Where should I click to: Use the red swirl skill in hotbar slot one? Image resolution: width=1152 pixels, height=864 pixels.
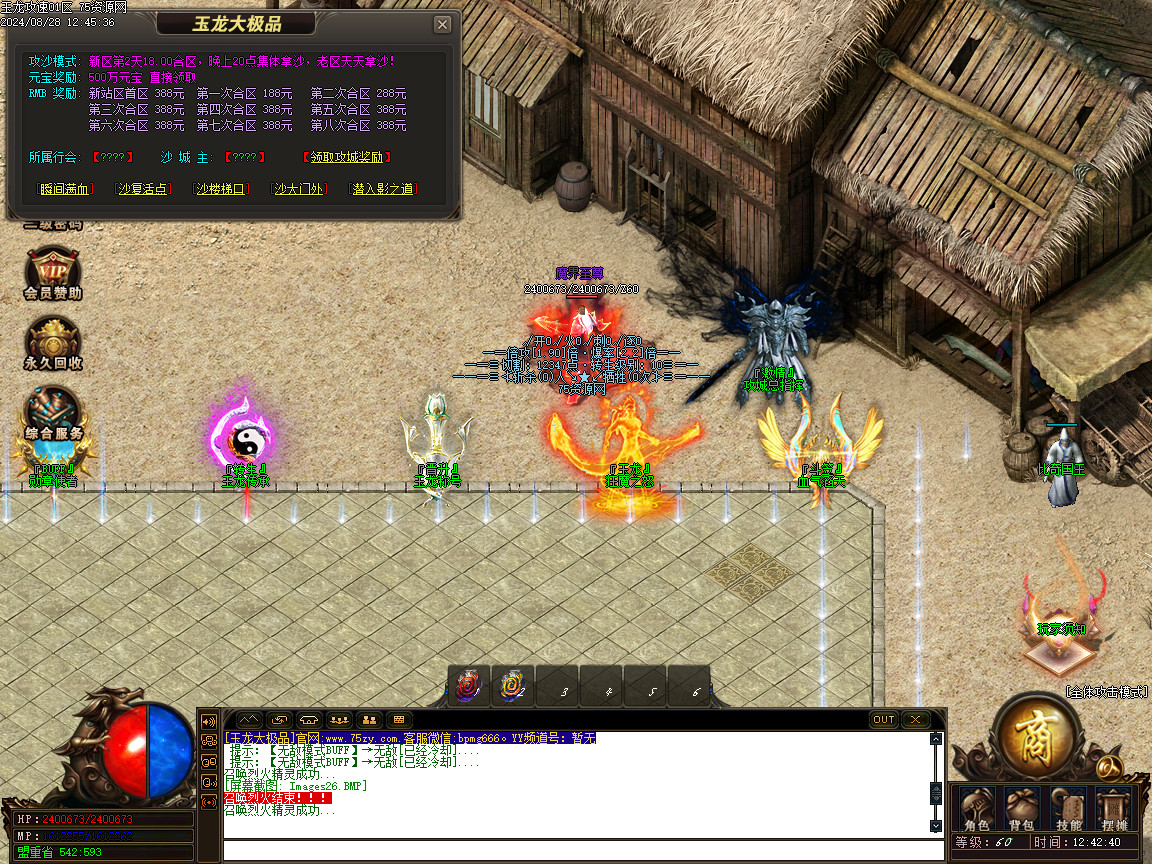coord(468,686)
